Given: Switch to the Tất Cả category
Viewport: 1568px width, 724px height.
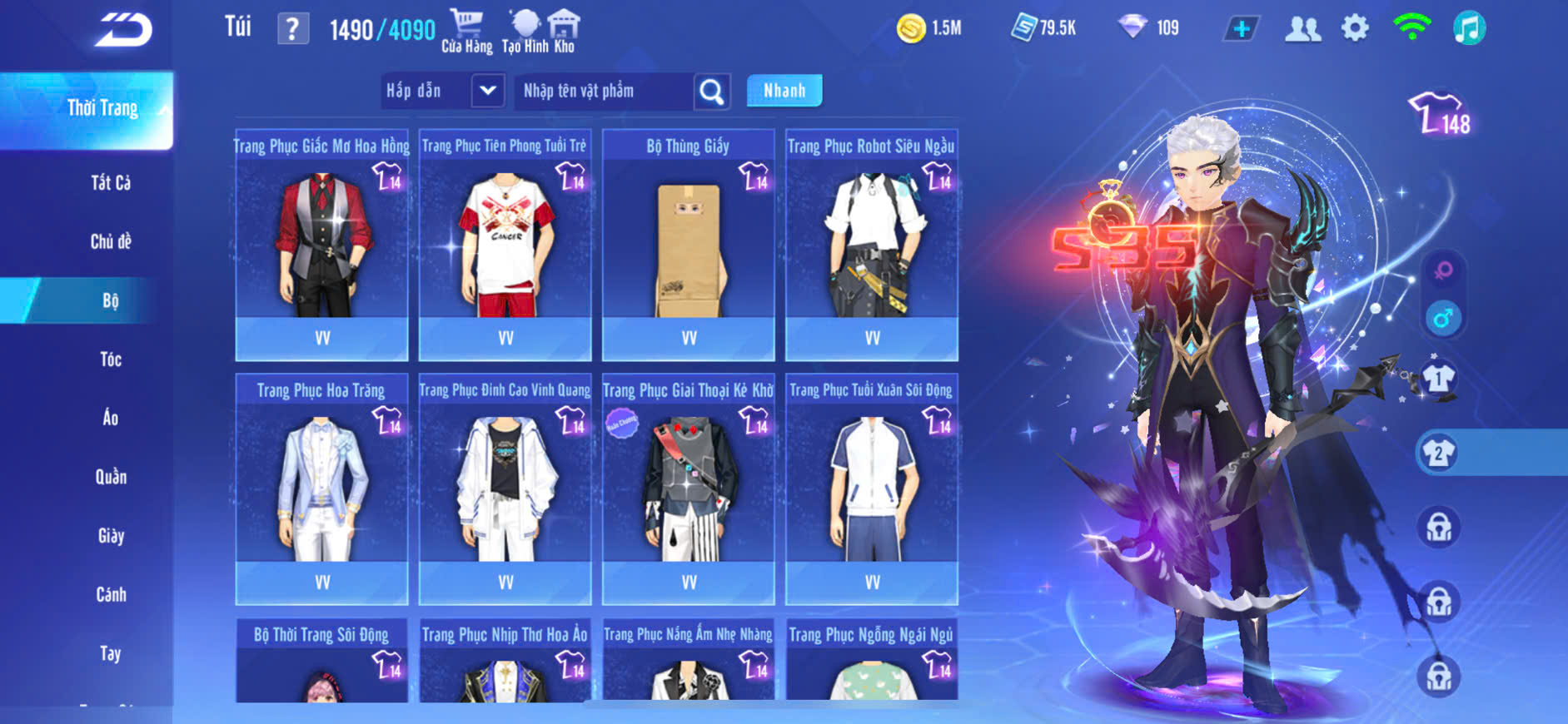Looking at the screenshot, I should [111, 183].
